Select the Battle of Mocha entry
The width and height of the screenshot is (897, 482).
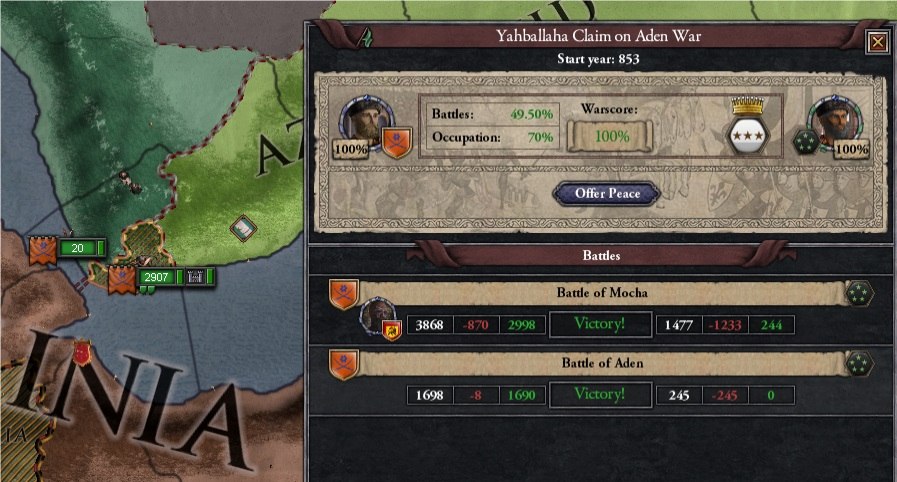pos(601,293)
